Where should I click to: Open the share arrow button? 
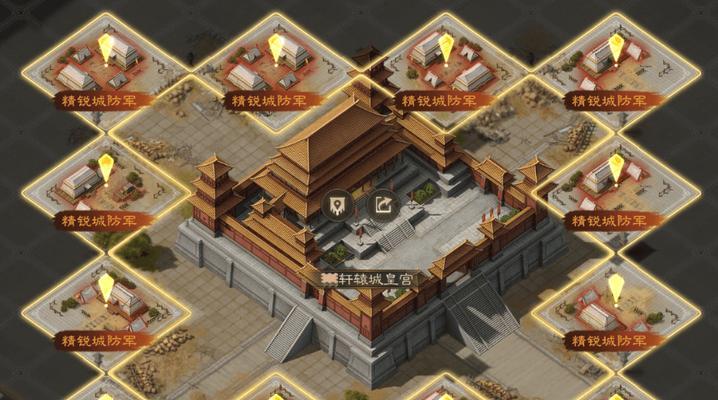(x=385, y=207)
